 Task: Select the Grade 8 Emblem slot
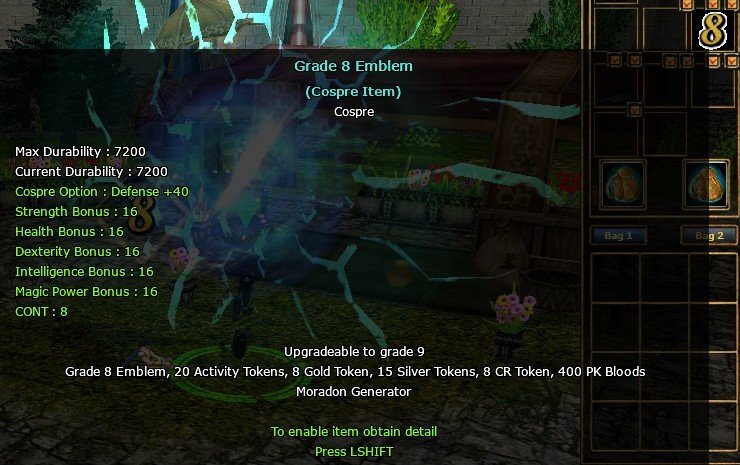coord(712,30)
